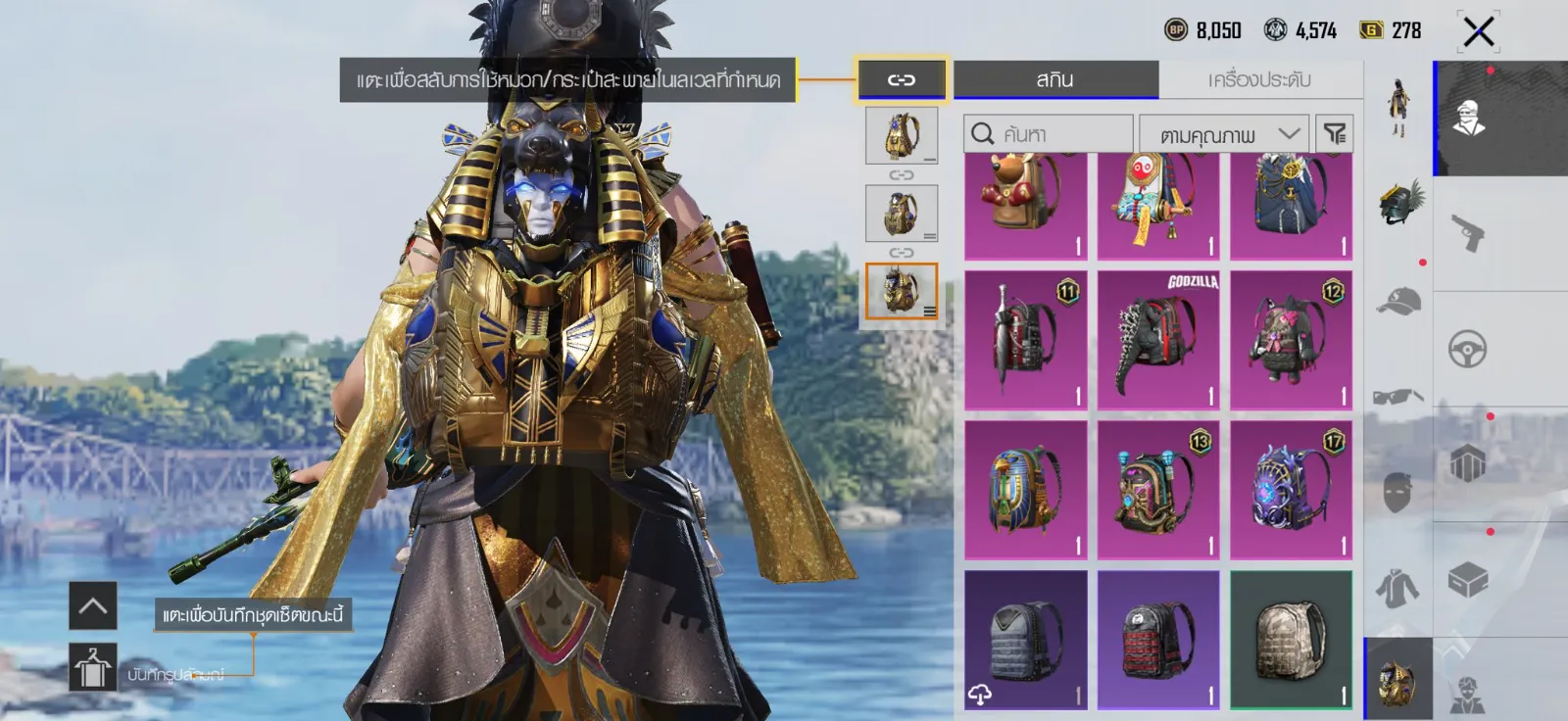Show the sunglasses eyewear category
The height and width of the screenshot is (721, 1568).
pos(1398,396)
